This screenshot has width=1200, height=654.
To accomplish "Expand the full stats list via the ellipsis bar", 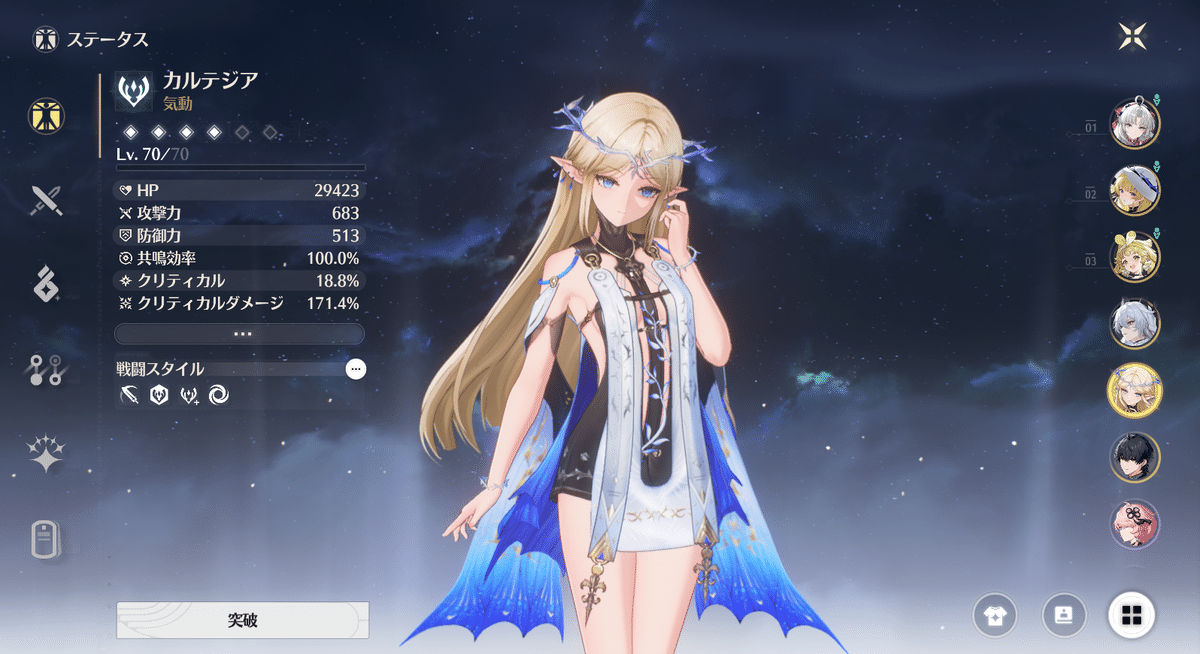I will click(x=240, y=333).
